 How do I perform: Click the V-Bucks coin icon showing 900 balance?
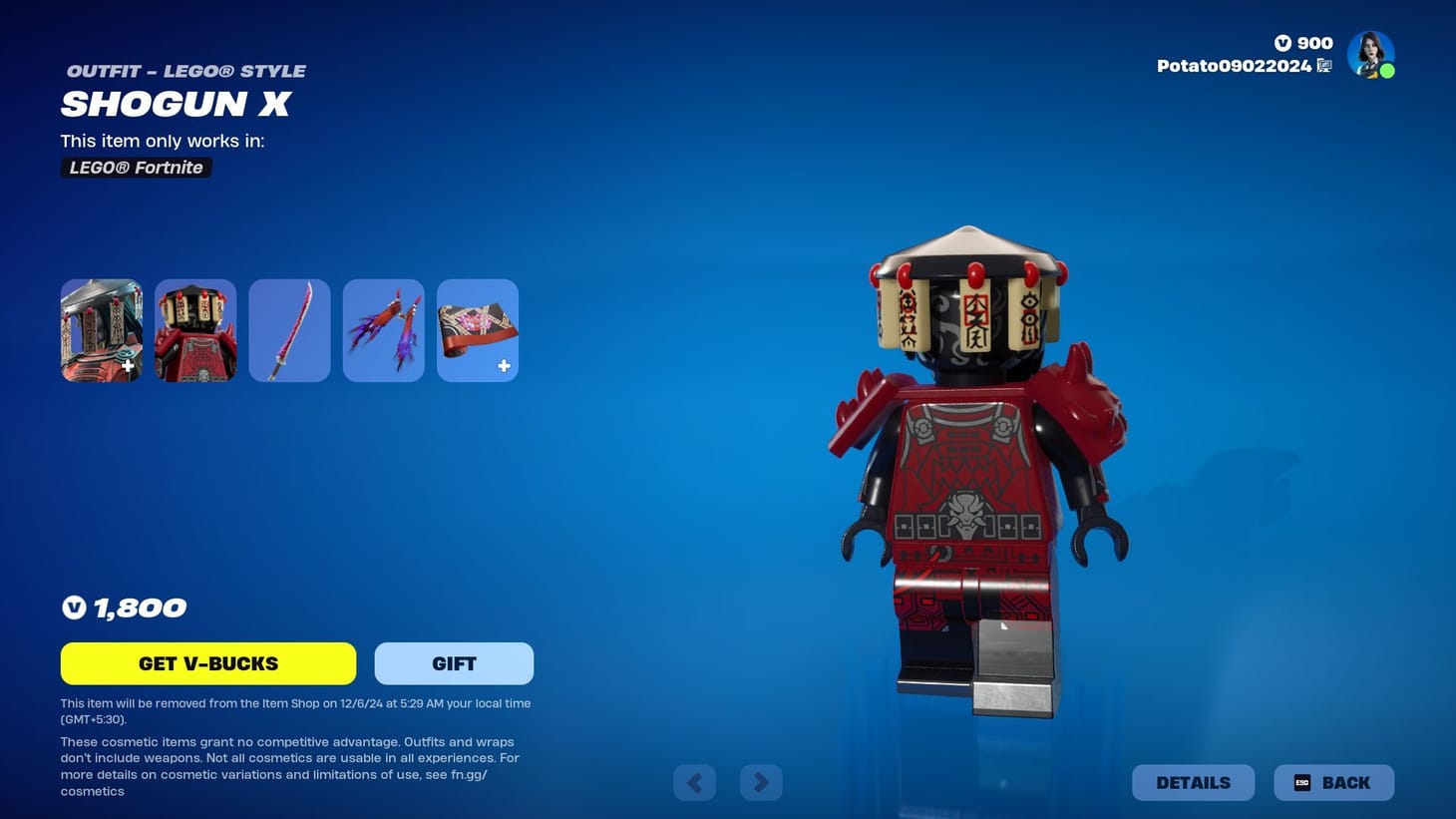point(1285,43)
